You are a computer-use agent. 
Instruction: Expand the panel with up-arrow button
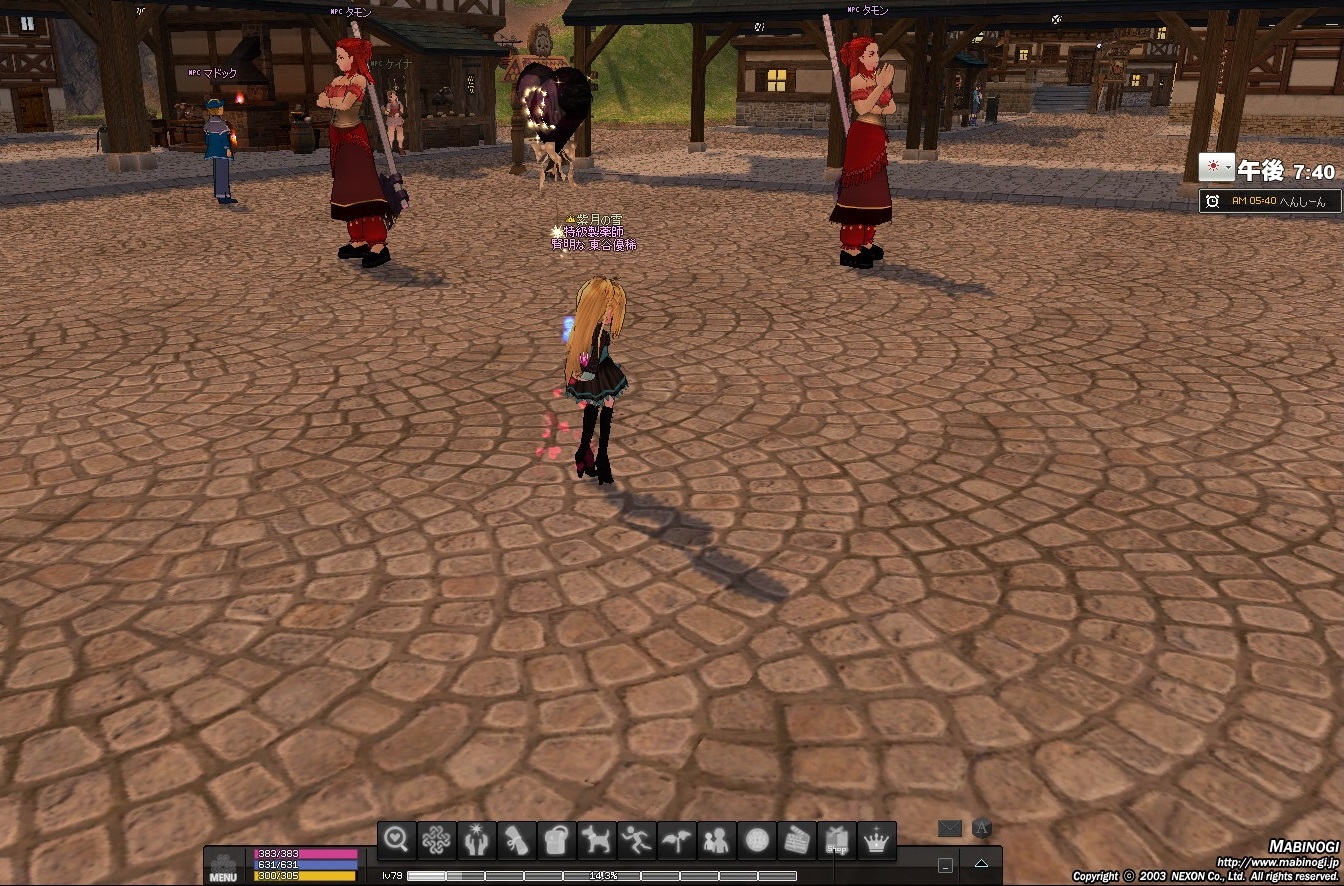point(981,864)
